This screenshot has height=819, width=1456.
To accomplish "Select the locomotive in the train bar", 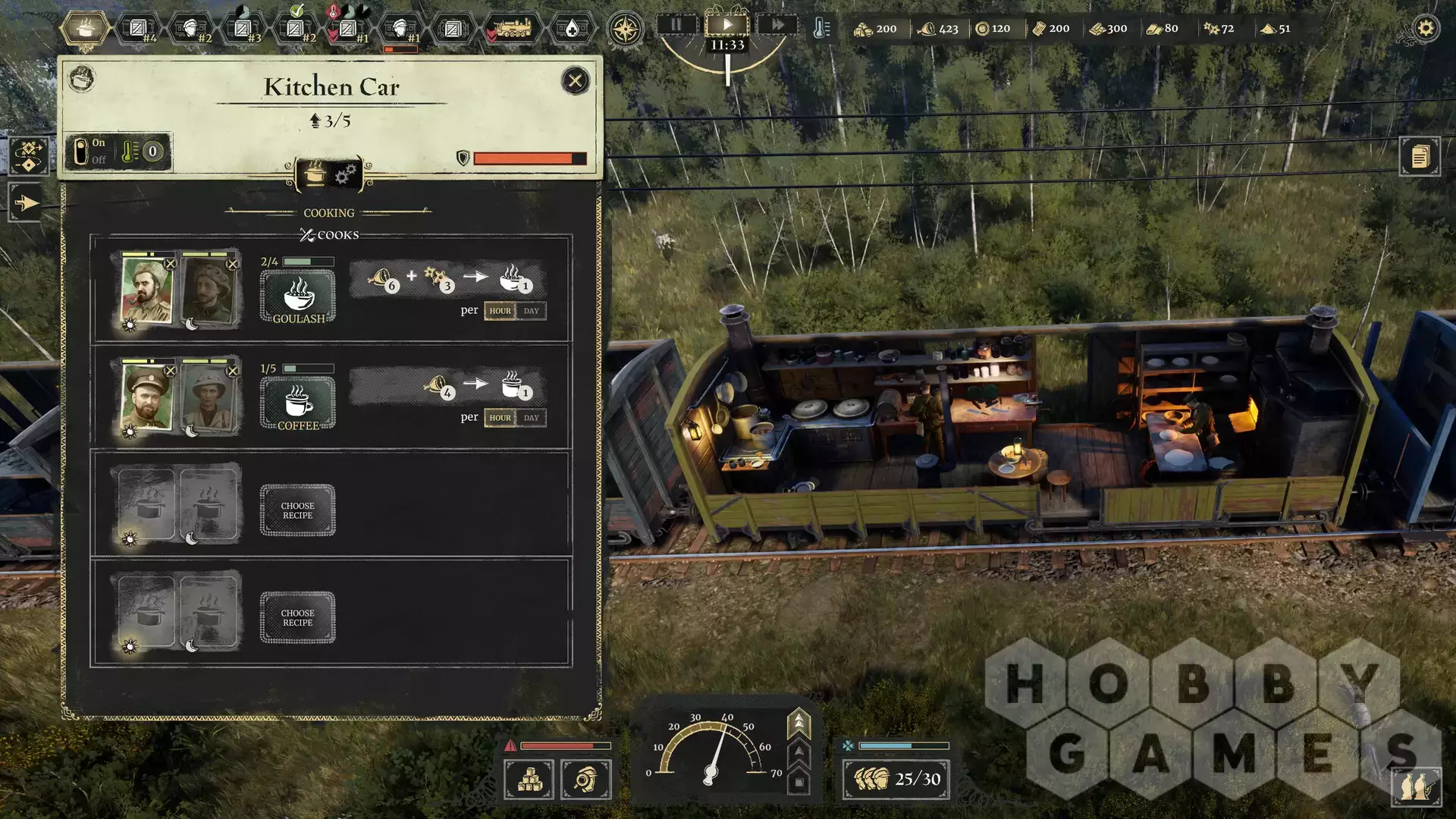I will click(513, 29).
